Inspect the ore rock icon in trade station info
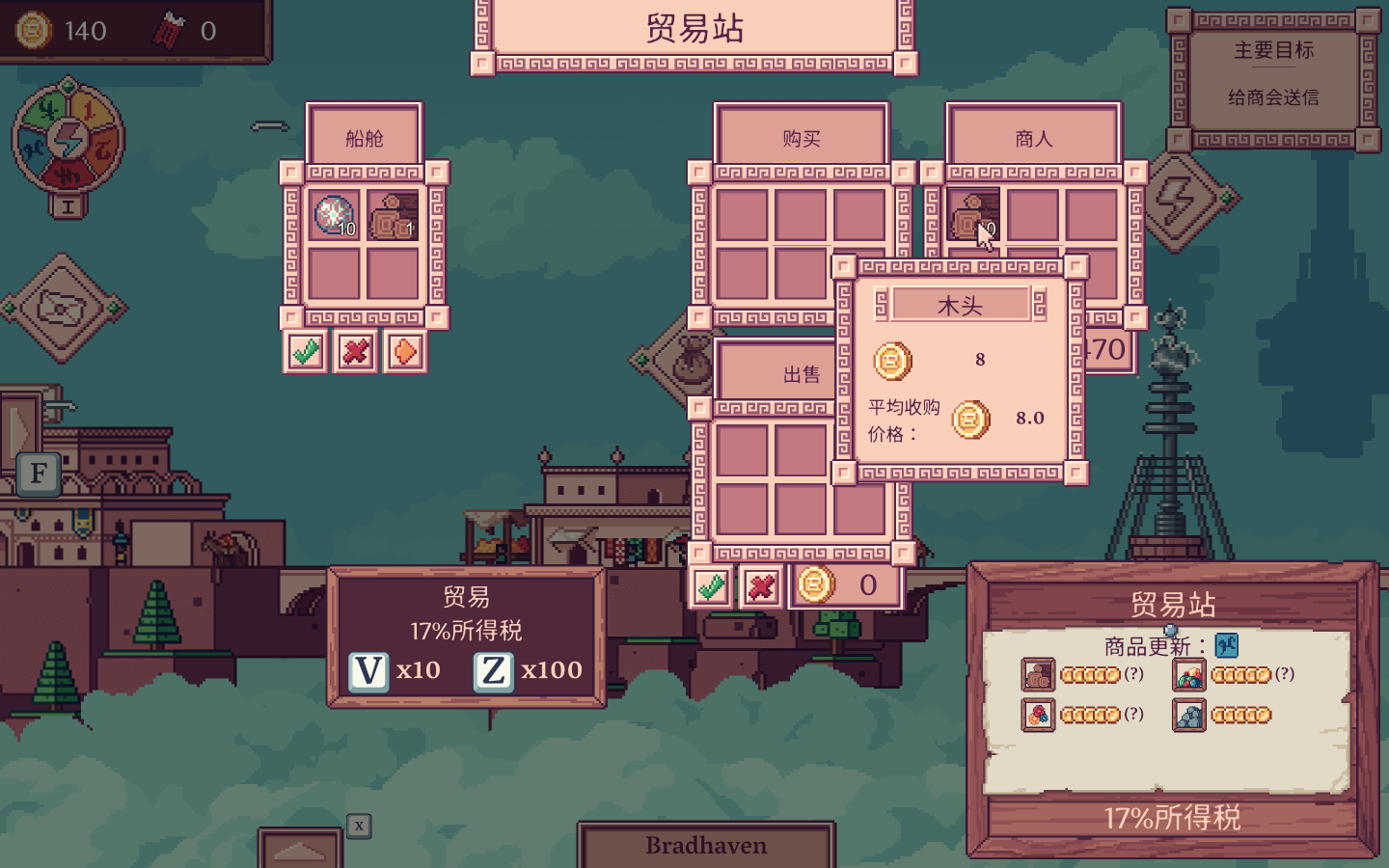Viewport: 1389px width, 868px height. [x=1188, y=716]
